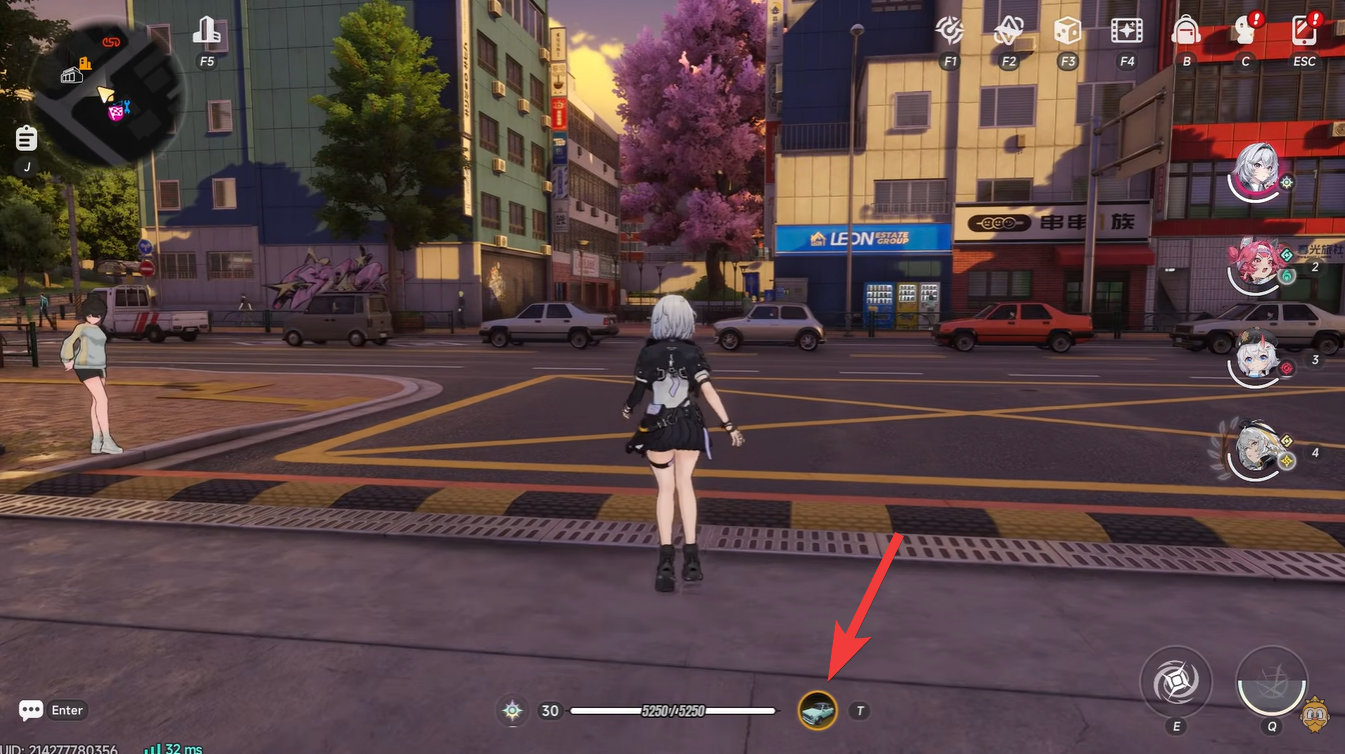Click the orange chain link minimap marker
1345x754 pixels.
111,42
